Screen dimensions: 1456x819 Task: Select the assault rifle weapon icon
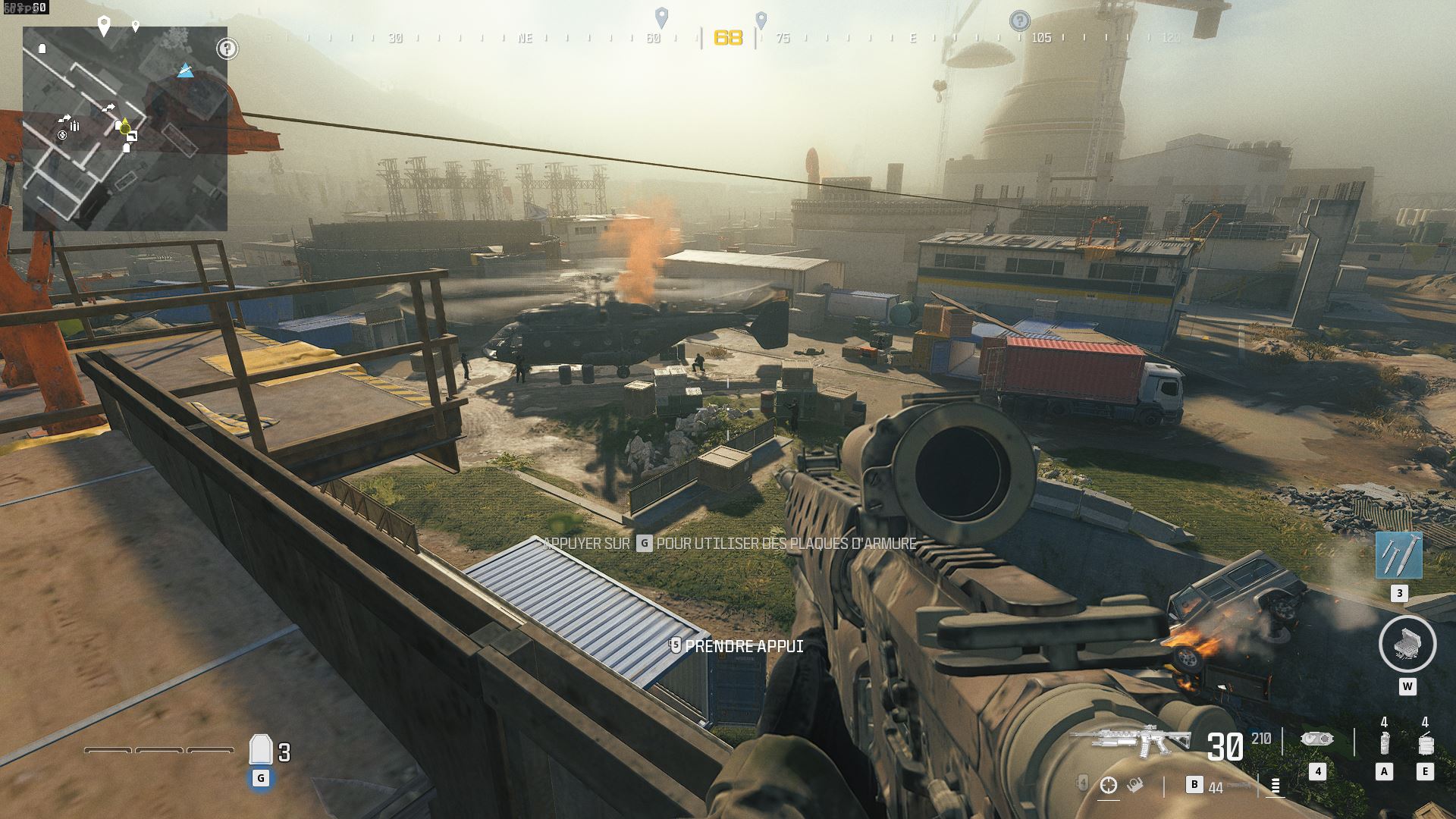pyautogui.click(x=1131, y=739)
